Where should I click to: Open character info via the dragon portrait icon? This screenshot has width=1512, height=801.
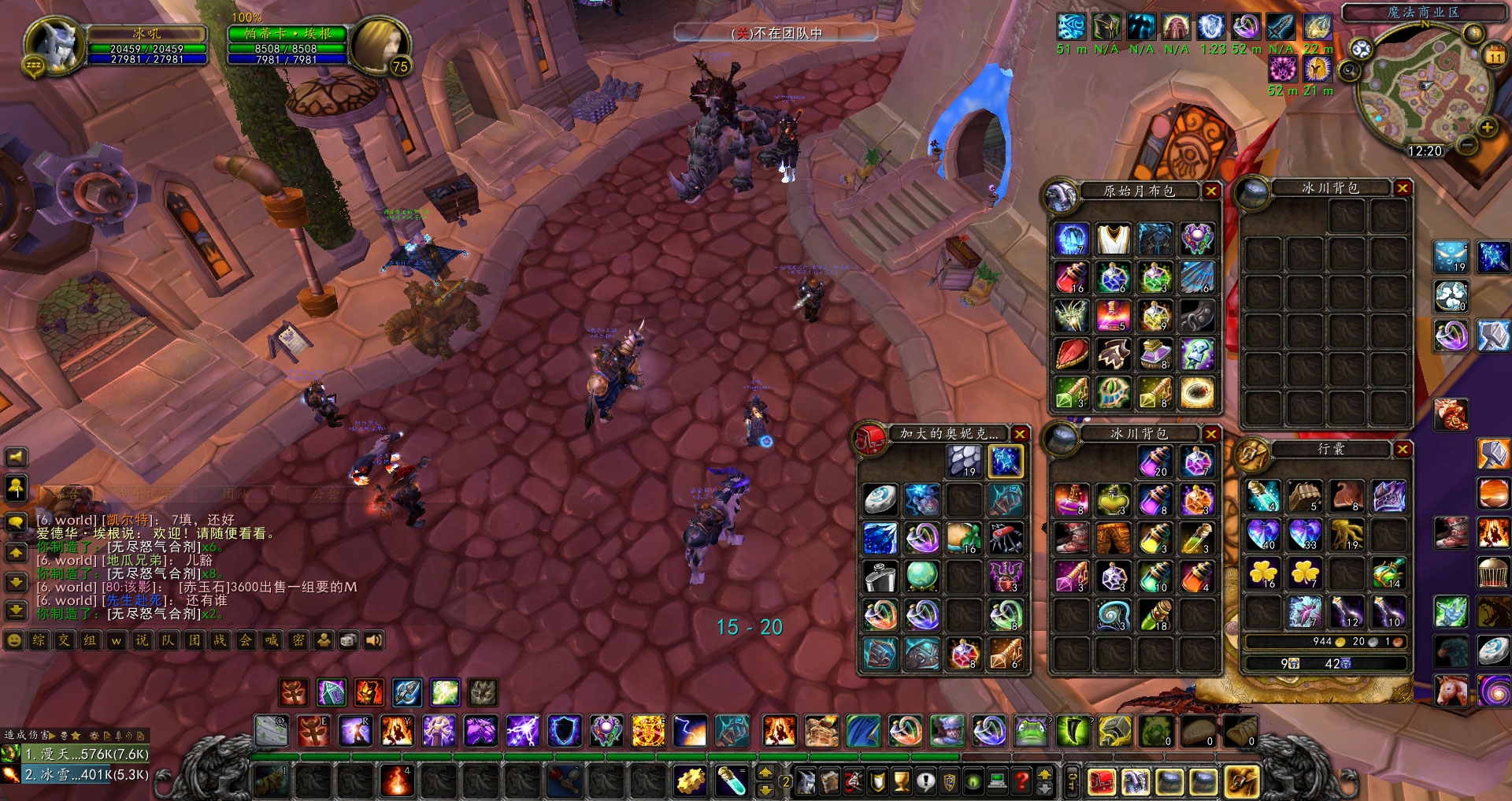click(806, 781)
